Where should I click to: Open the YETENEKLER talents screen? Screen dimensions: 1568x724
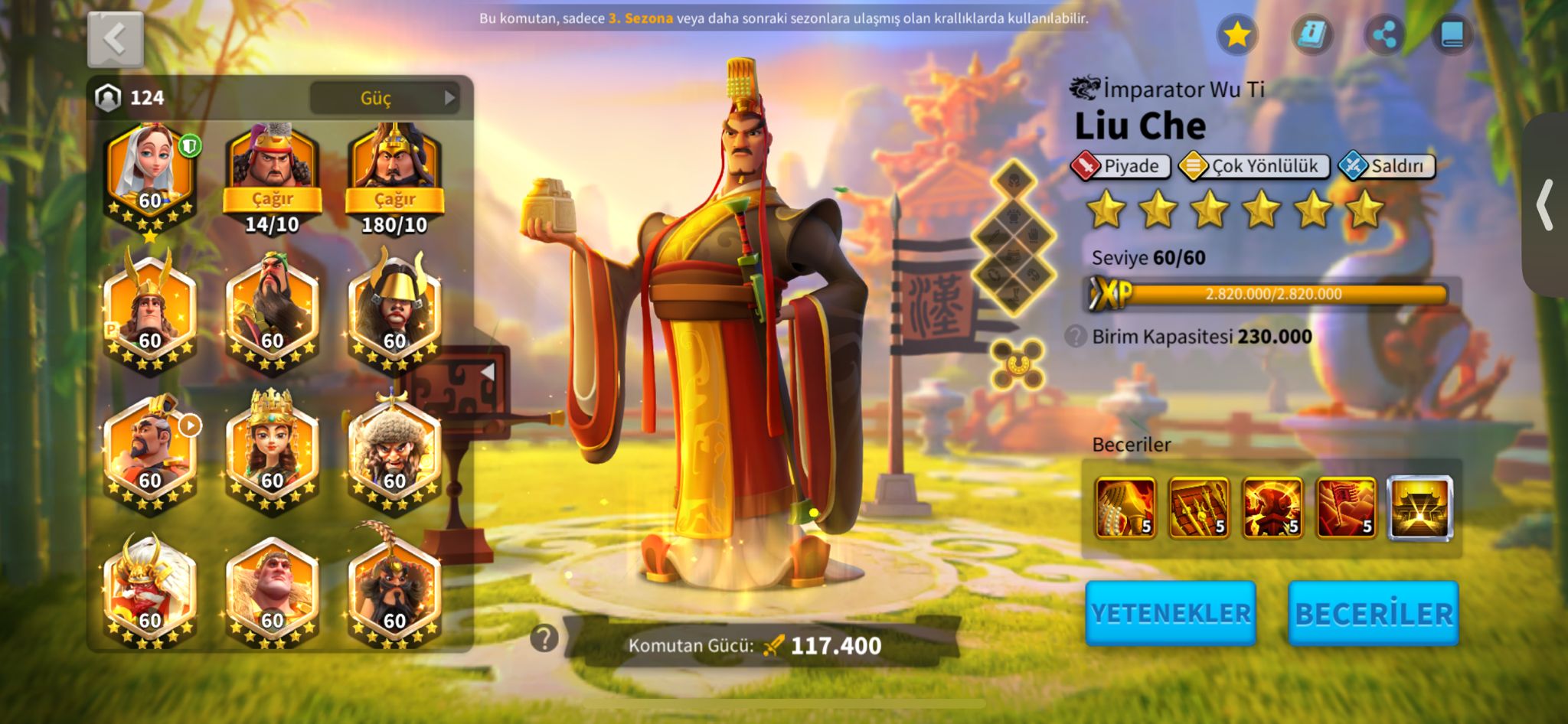click(x=1170, y=613)
